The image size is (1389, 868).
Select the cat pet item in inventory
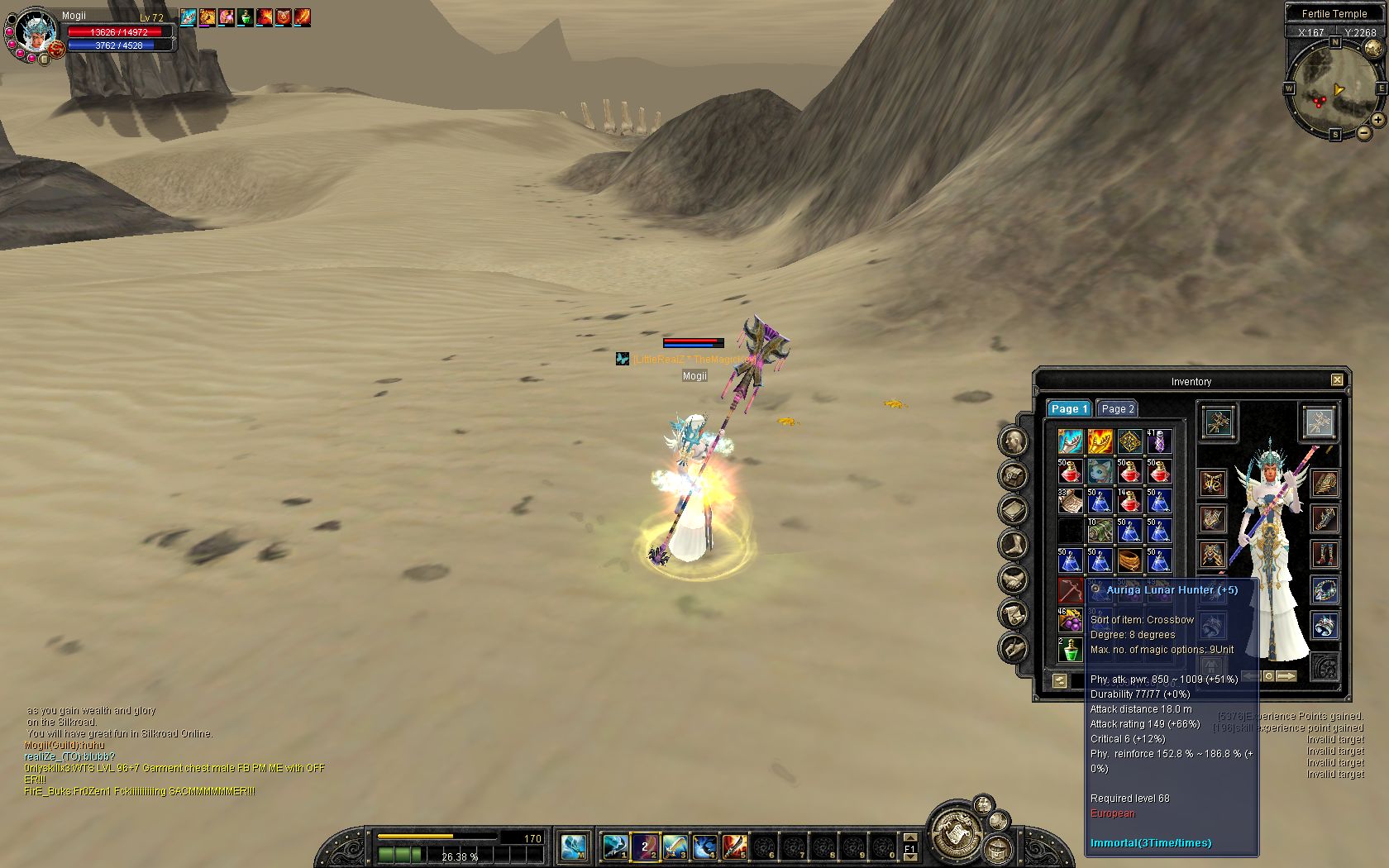click(1100, 471)
